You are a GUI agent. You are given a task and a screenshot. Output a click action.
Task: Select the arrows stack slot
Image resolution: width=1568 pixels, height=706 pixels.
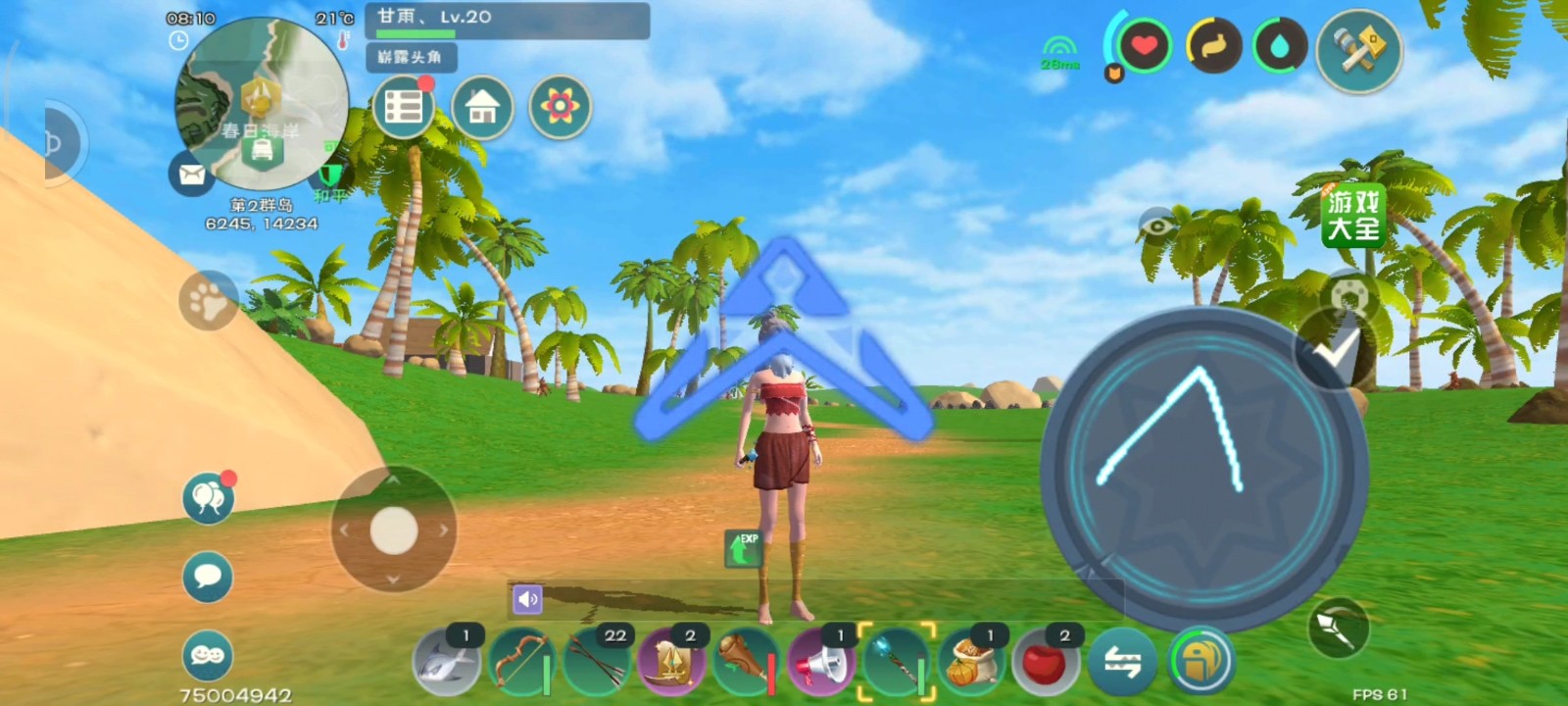click(596, 664)
